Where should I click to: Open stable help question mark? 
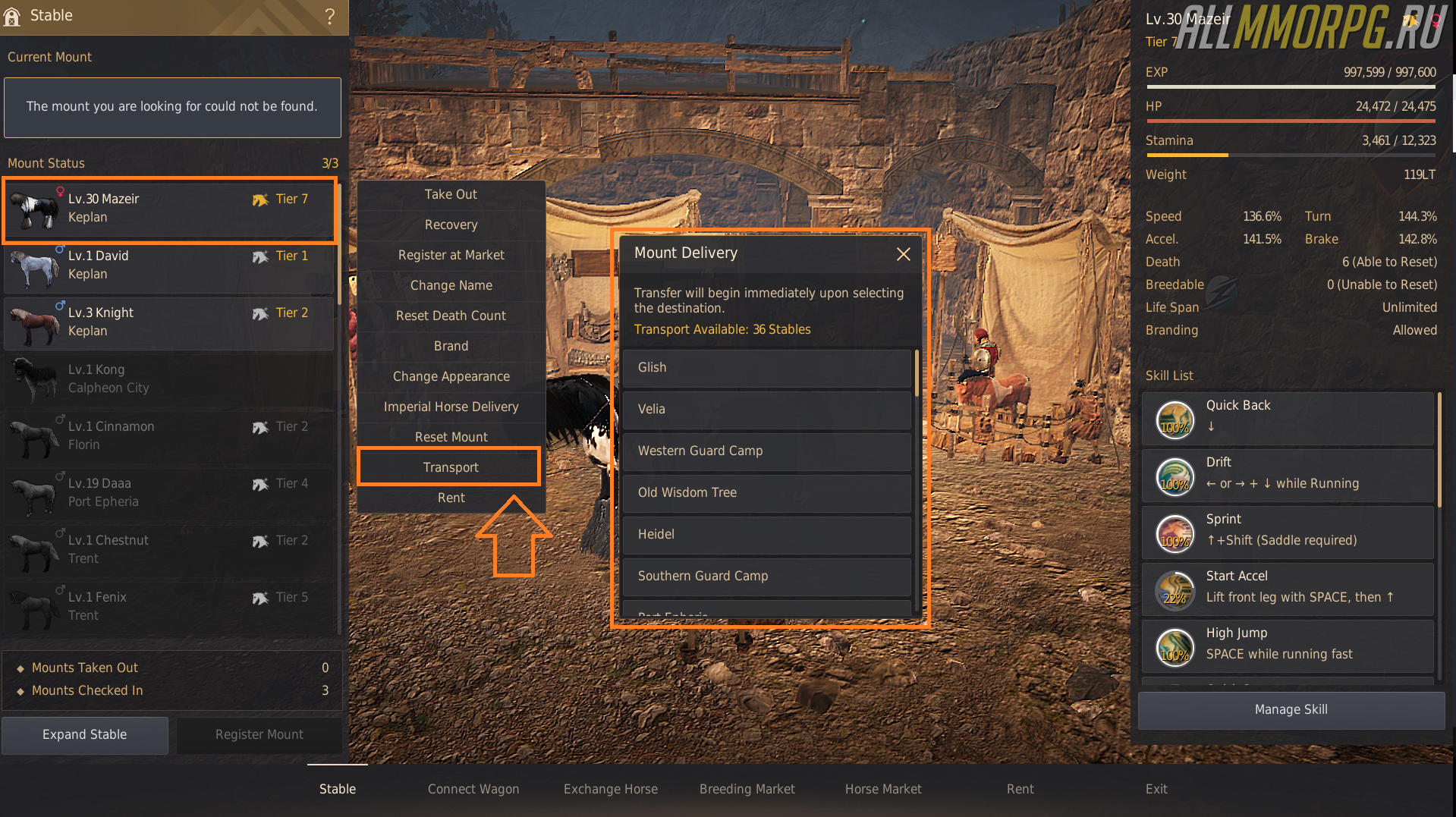330,16
